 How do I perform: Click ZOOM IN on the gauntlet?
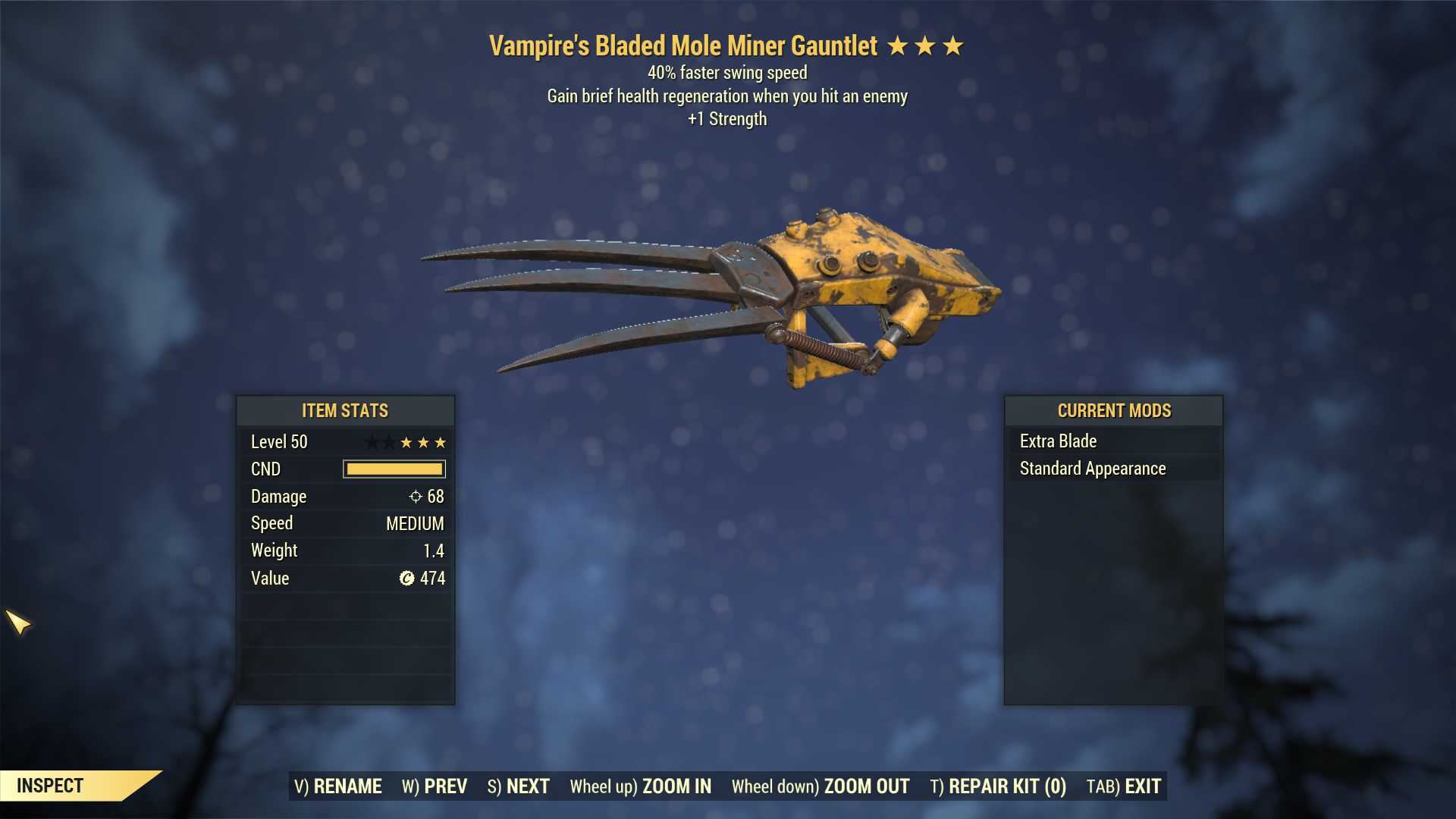pyautogui.click(x=640, y=786)
